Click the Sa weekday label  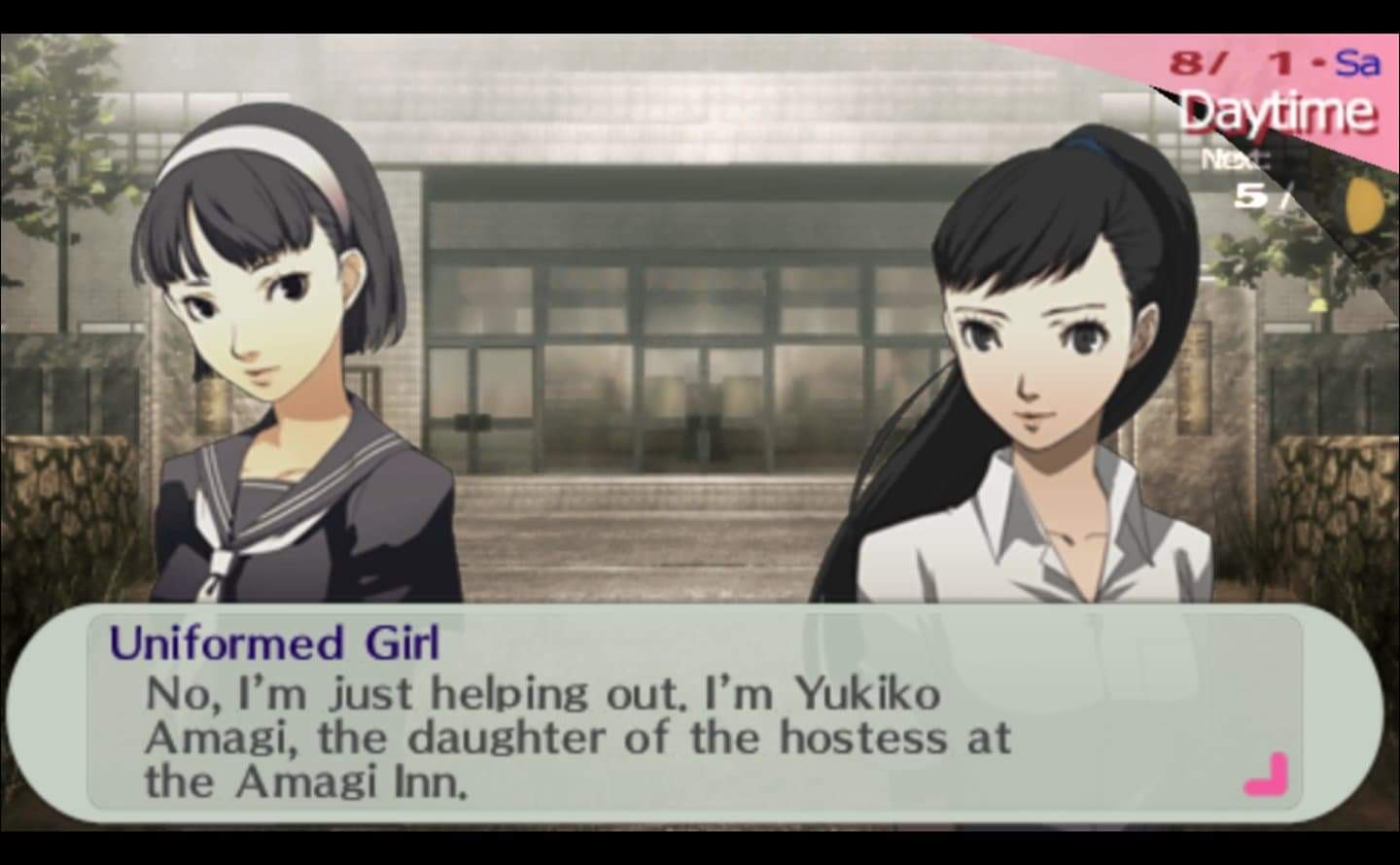(1357, 62)
